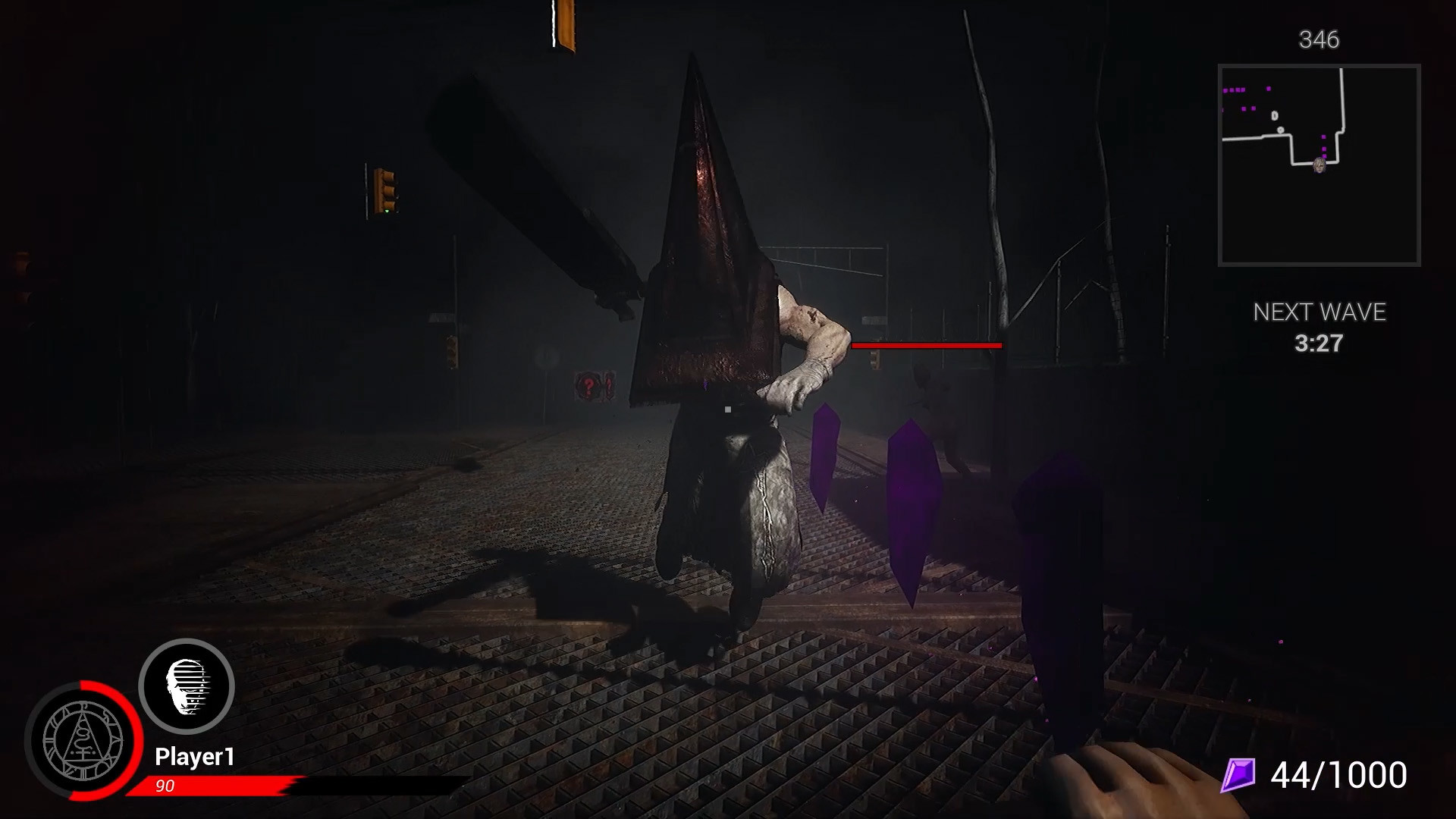
Task: Expand the score counter showing 346
Action: click(1319, 37)
